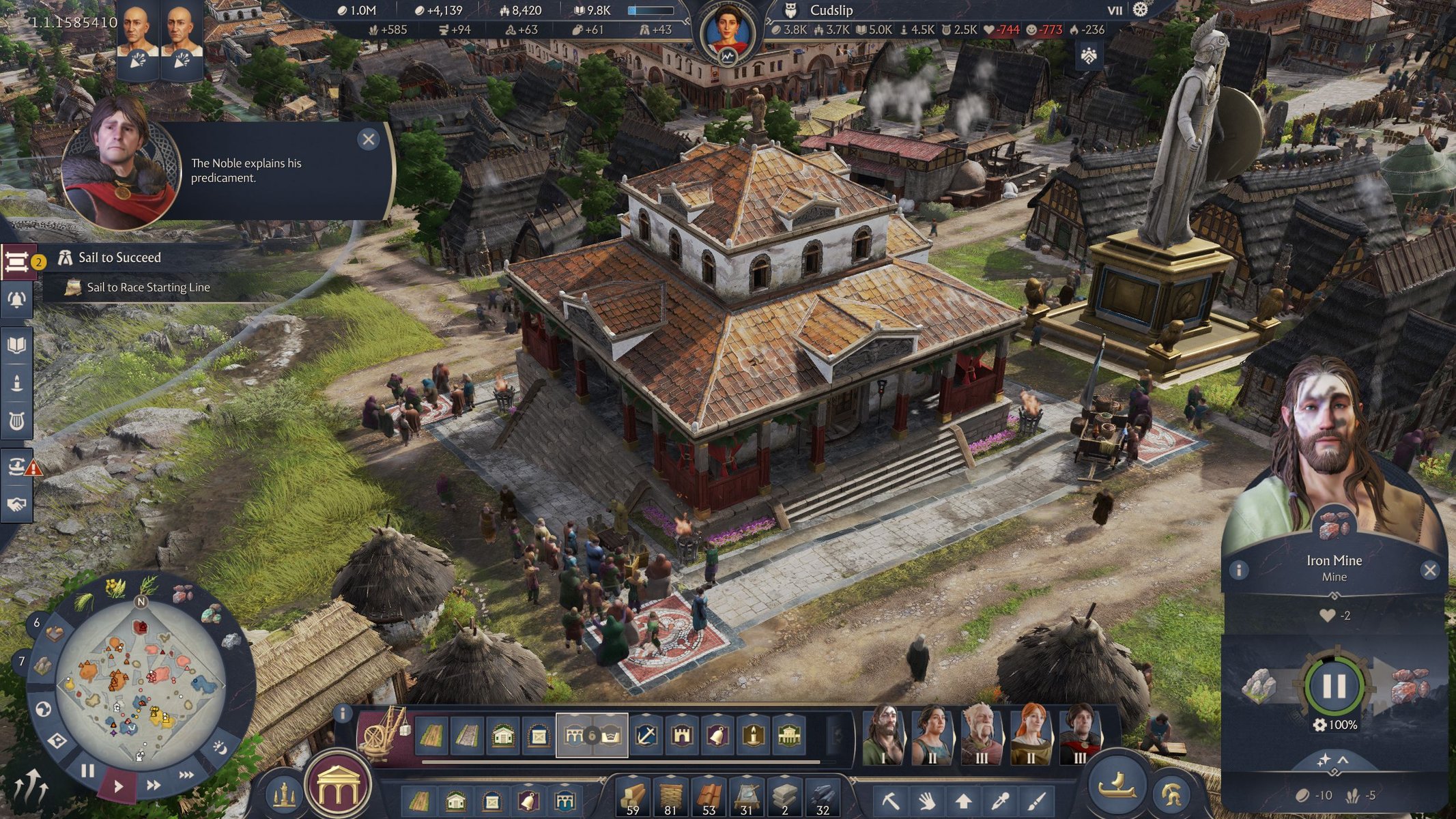
Task: Choose the harbour anchor build category
Action: pyautogui.click(x=646, y=736)
